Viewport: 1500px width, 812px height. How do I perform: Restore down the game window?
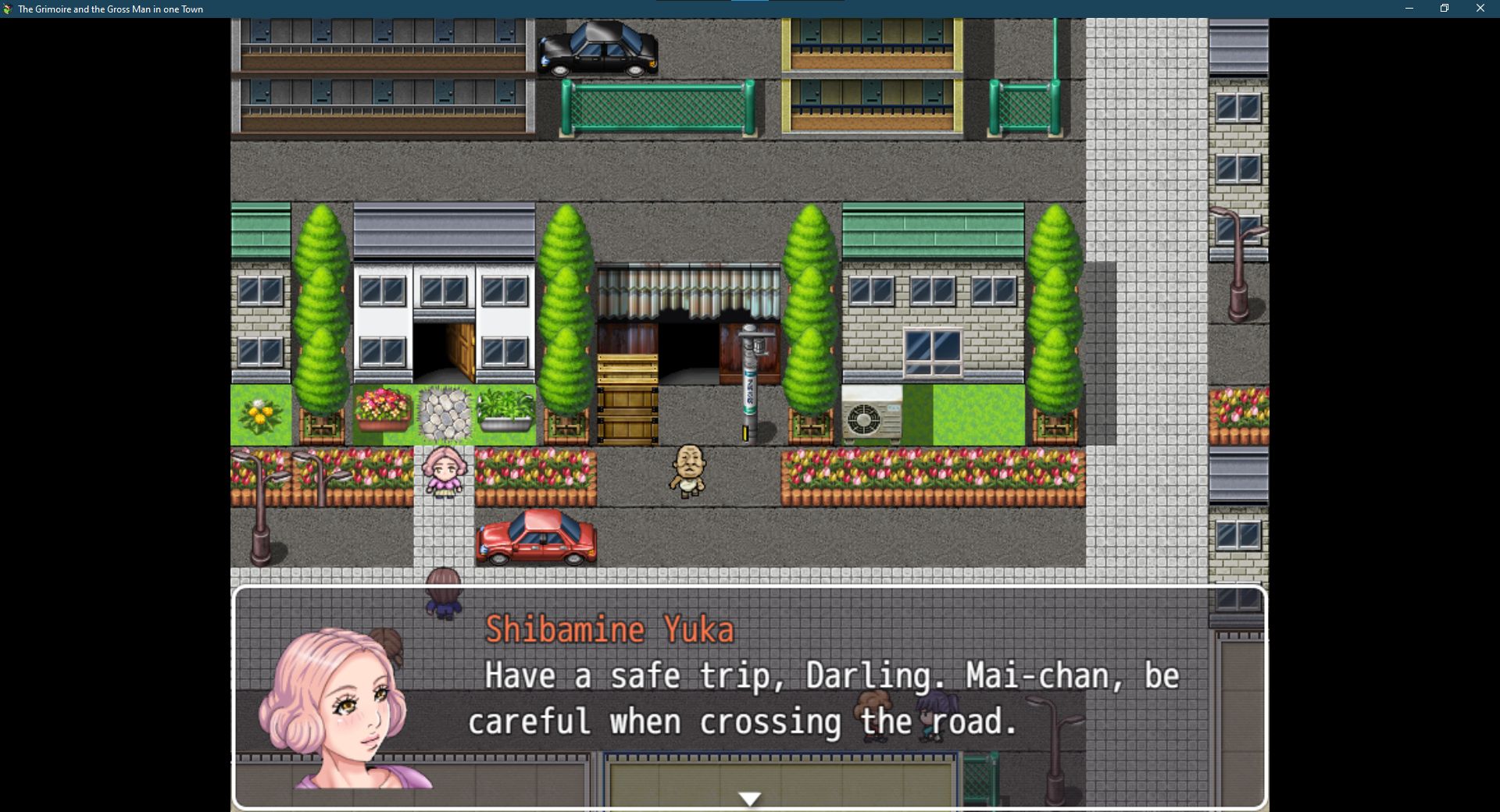[1445, 9]
